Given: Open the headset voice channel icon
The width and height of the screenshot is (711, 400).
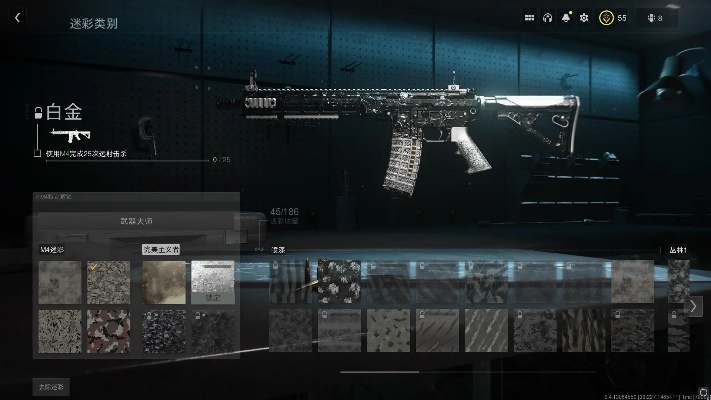Looking at the screenshot, I should (547, 18).
